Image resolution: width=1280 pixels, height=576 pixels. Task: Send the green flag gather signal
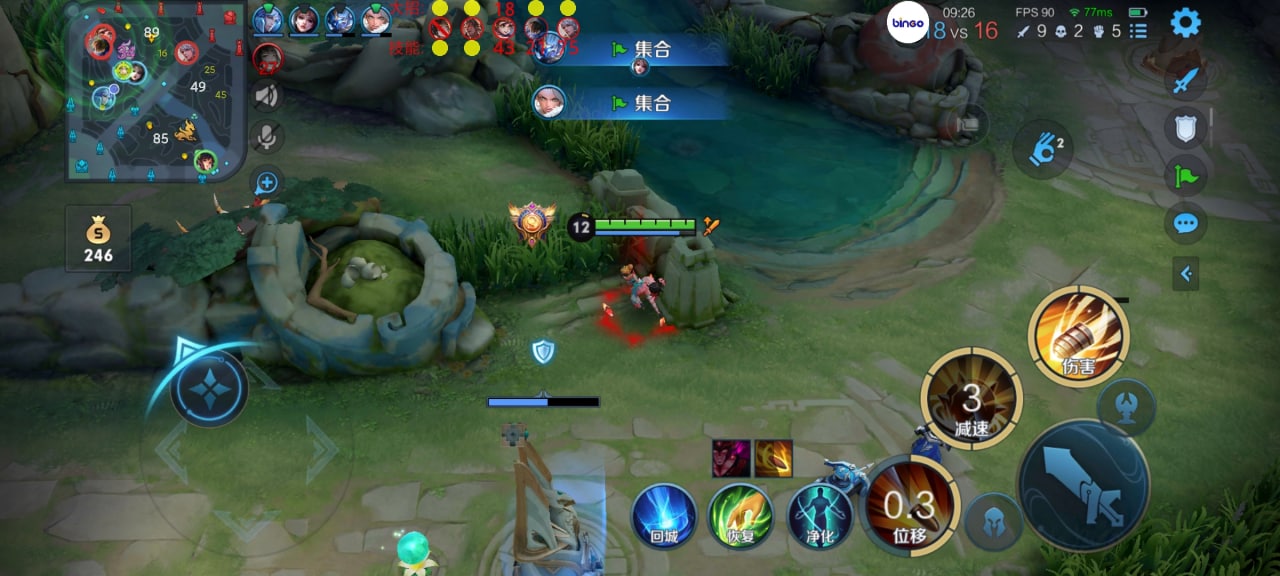point(1185,176)
